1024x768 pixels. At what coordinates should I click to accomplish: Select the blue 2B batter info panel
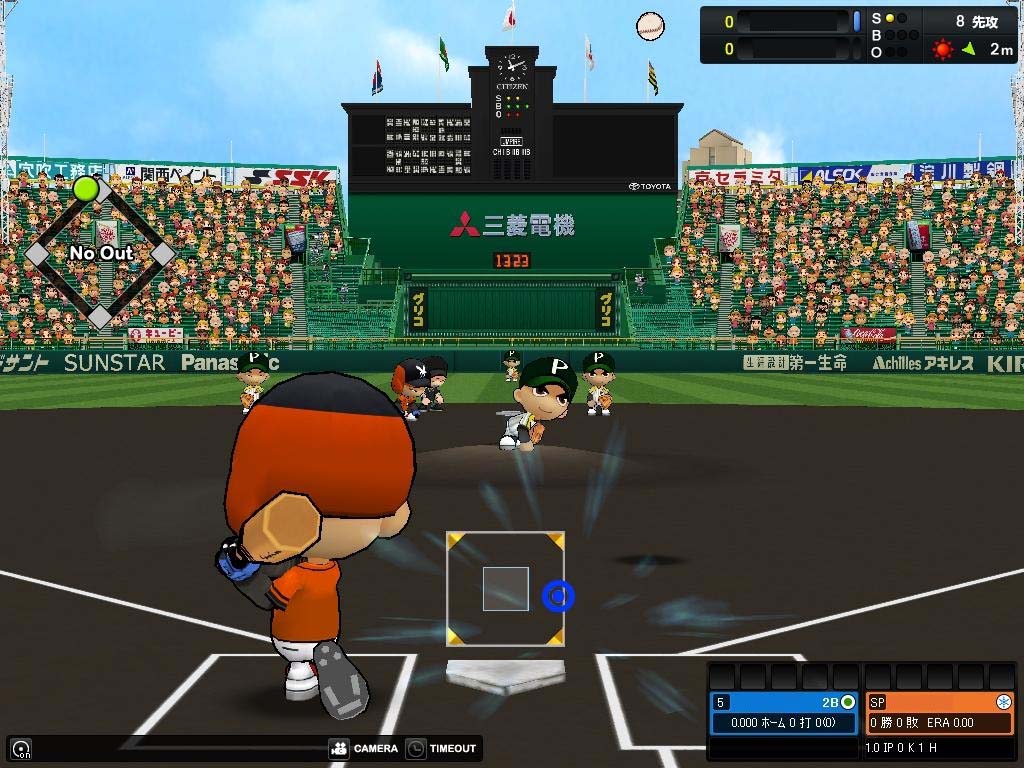tap(784, 712)
